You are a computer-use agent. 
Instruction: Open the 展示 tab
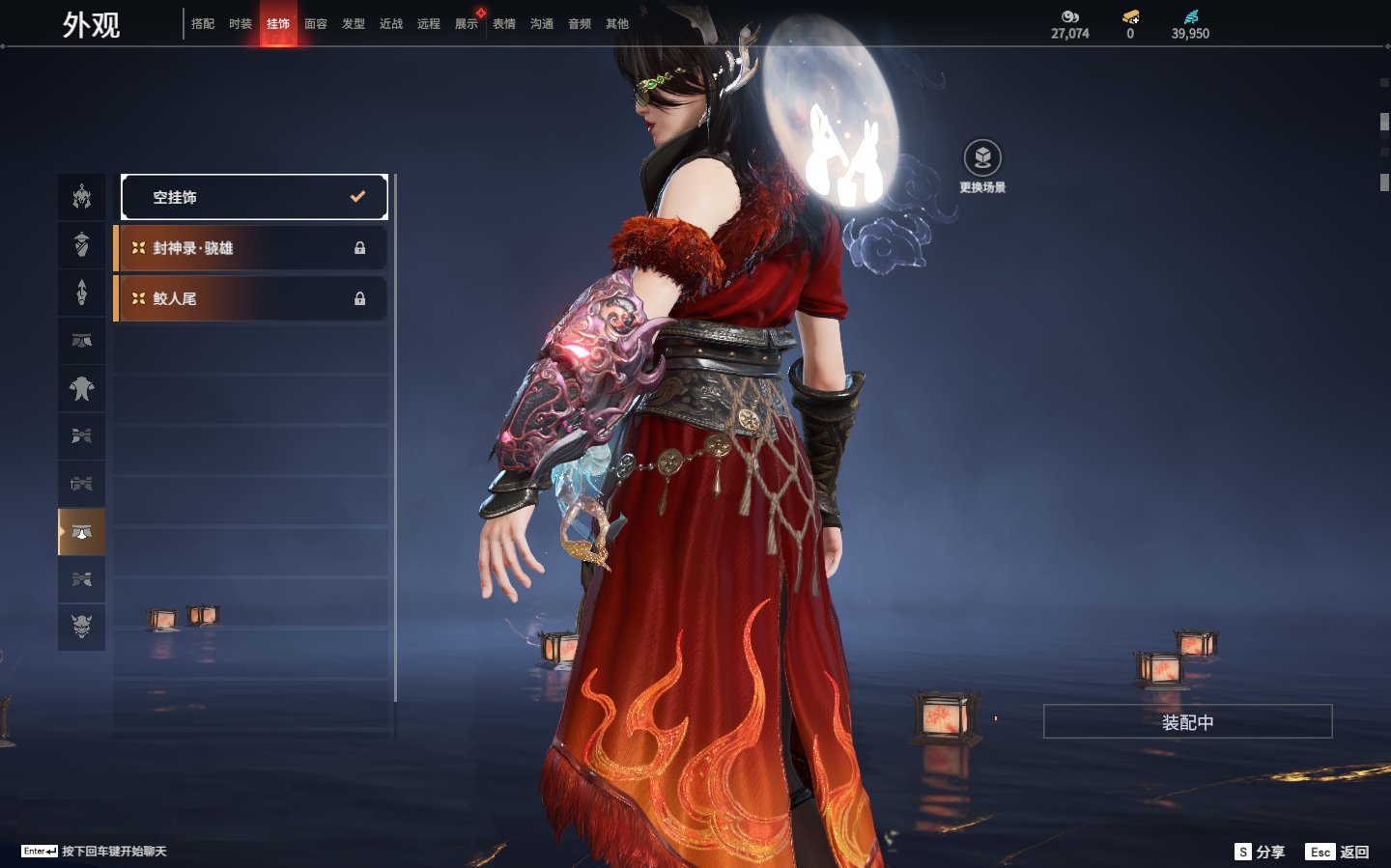point(467,24)
